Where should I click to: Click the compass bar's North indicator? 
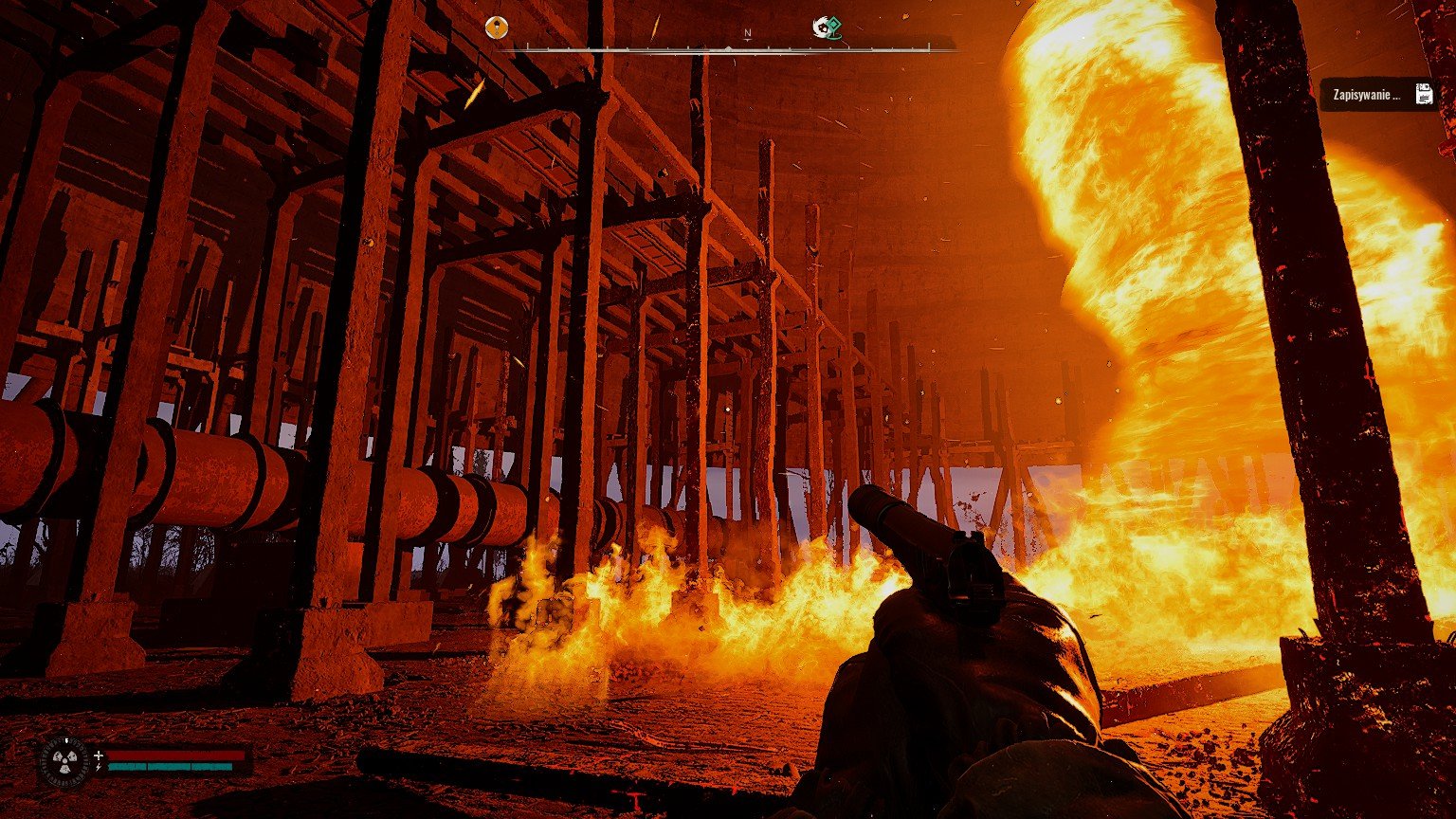point(747,34)
